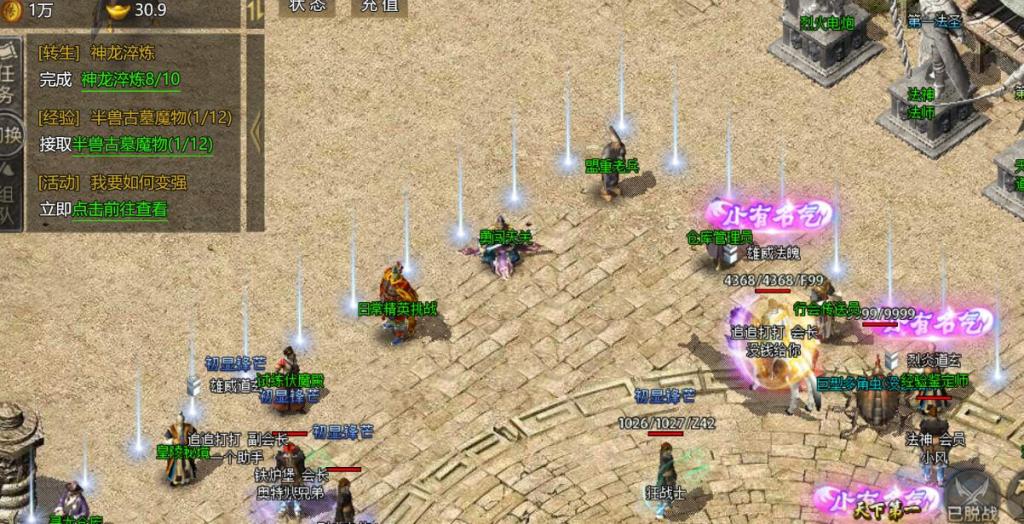Accept the 半兽古墓魔物(1/12) quest link
The image size is (1024, 524).
[x=142, y=144]
